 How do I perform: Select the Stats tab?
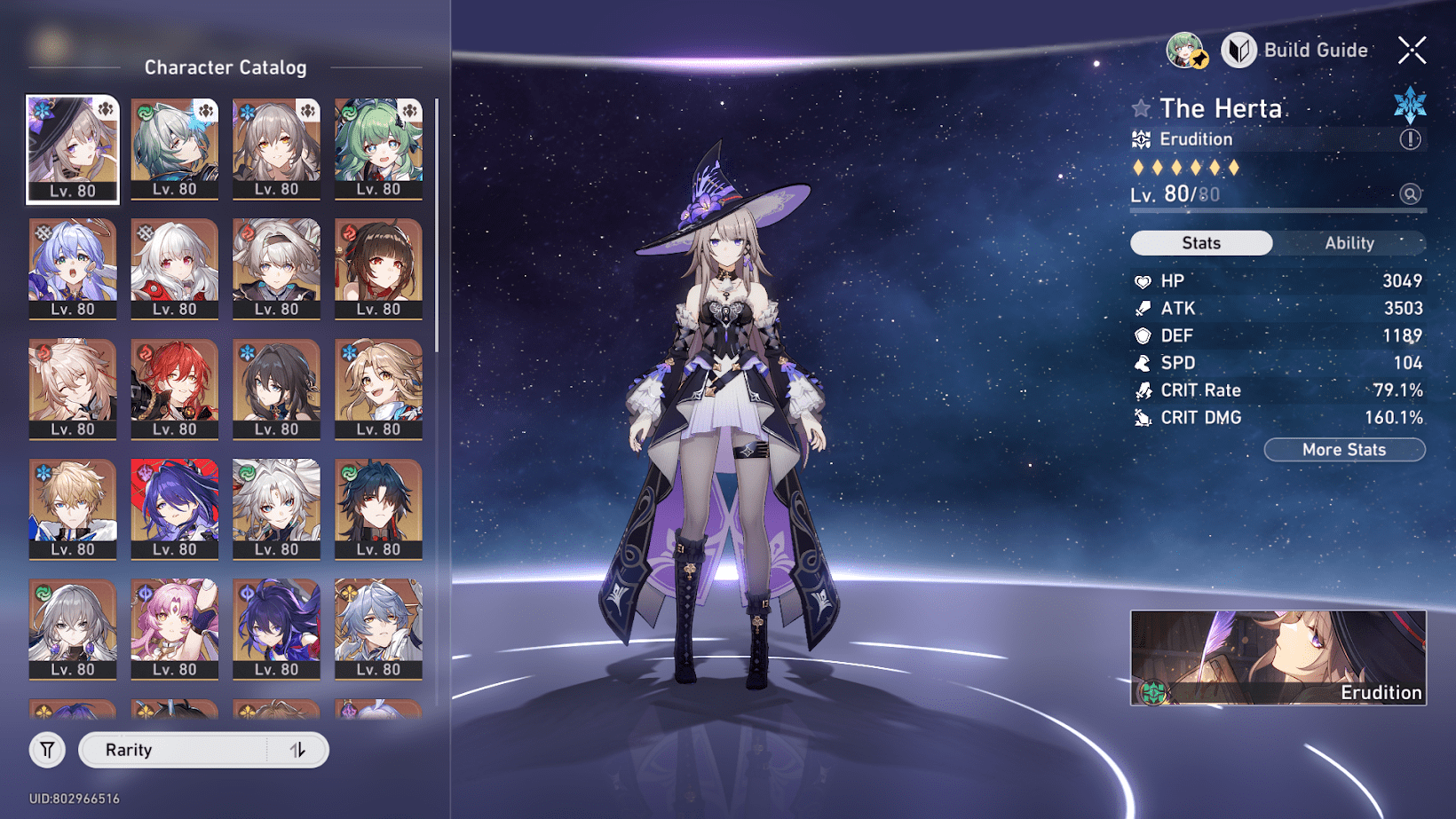point(1200,242)
